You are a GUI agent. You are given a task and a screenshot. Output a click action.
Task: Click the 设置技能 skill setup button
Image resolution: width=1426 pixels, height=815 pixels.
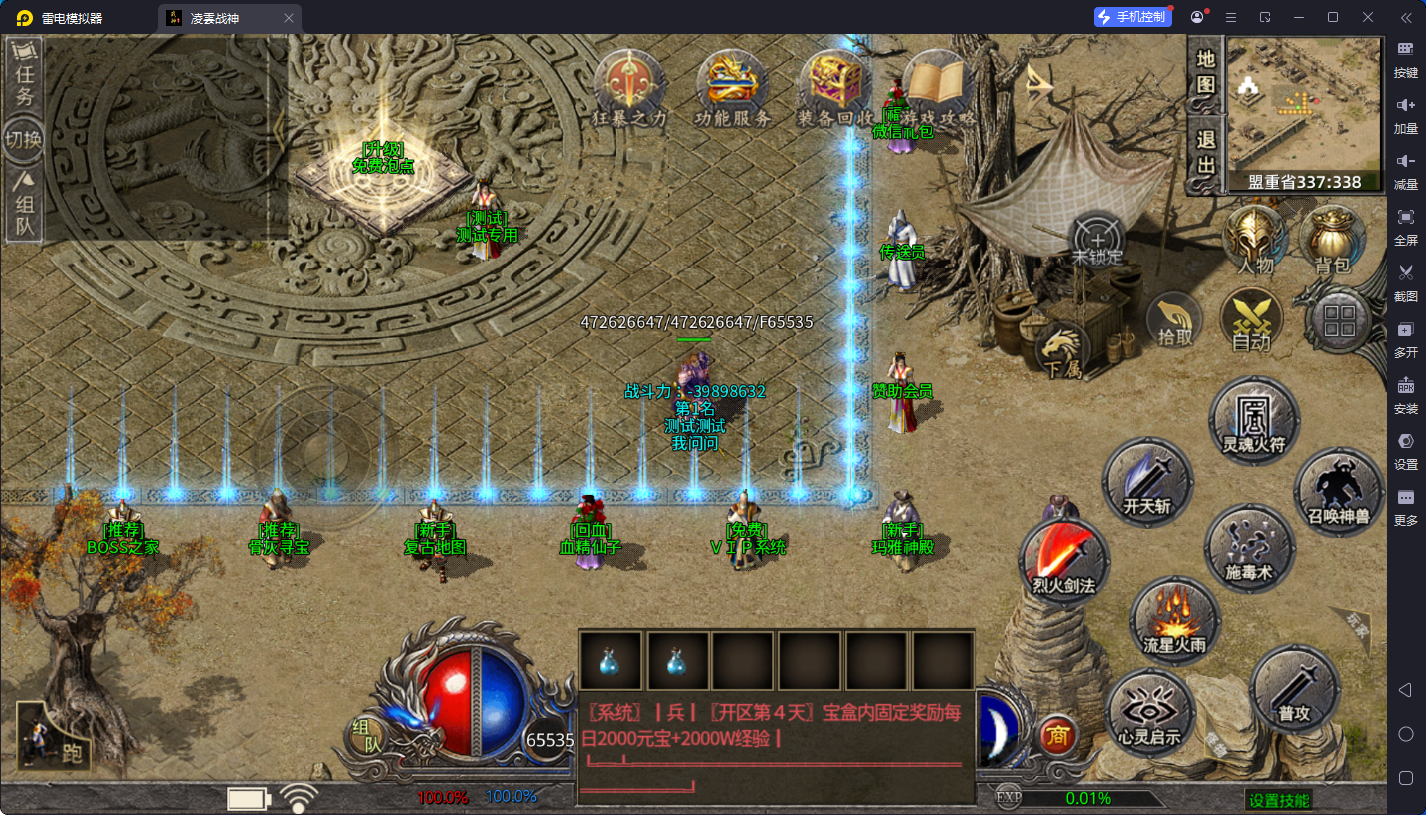pos(1279,800)
